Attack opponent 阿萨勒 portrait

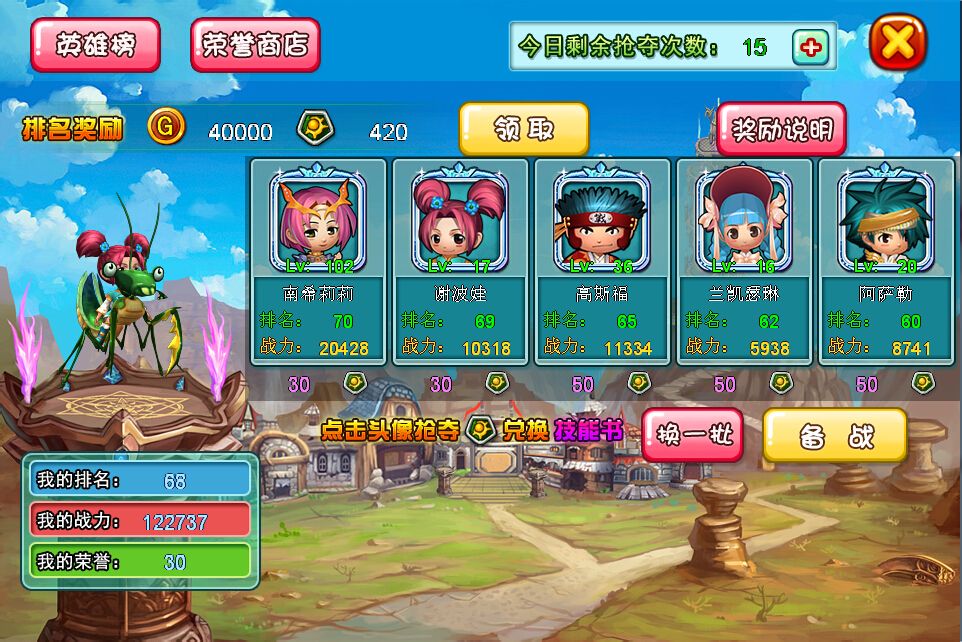tap(886, 220)
